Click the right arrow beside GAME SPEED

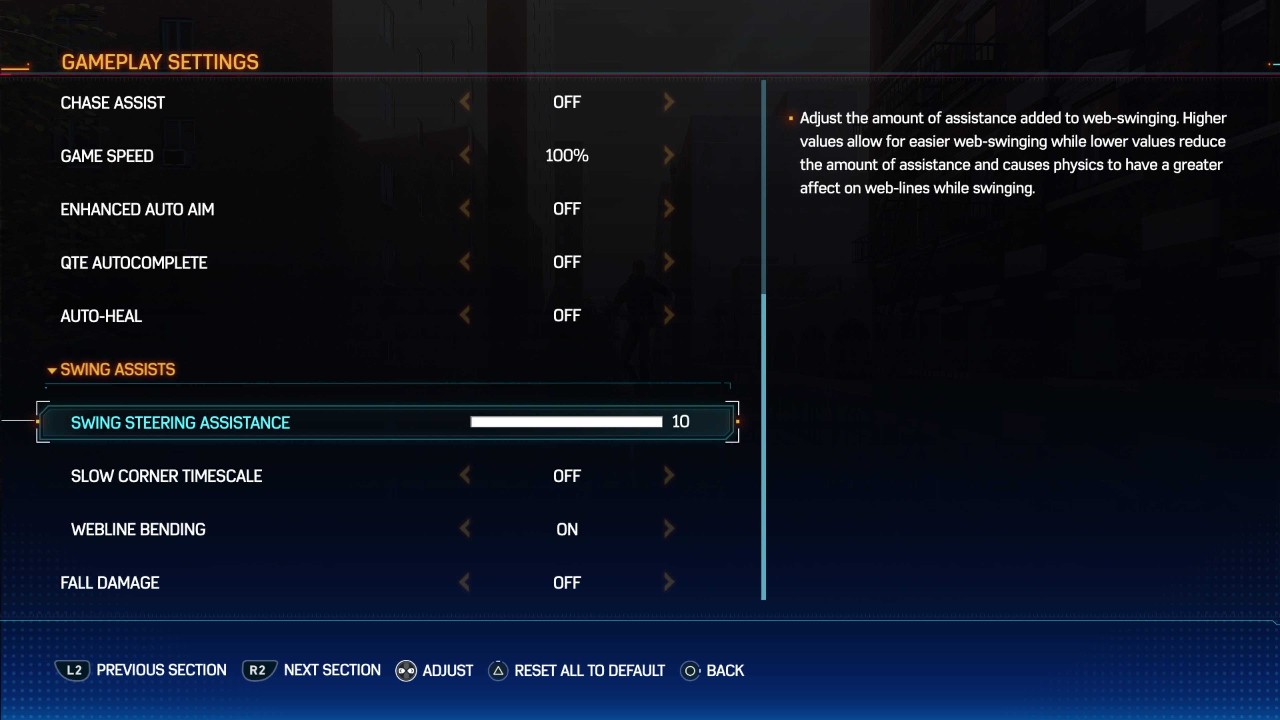668,155
